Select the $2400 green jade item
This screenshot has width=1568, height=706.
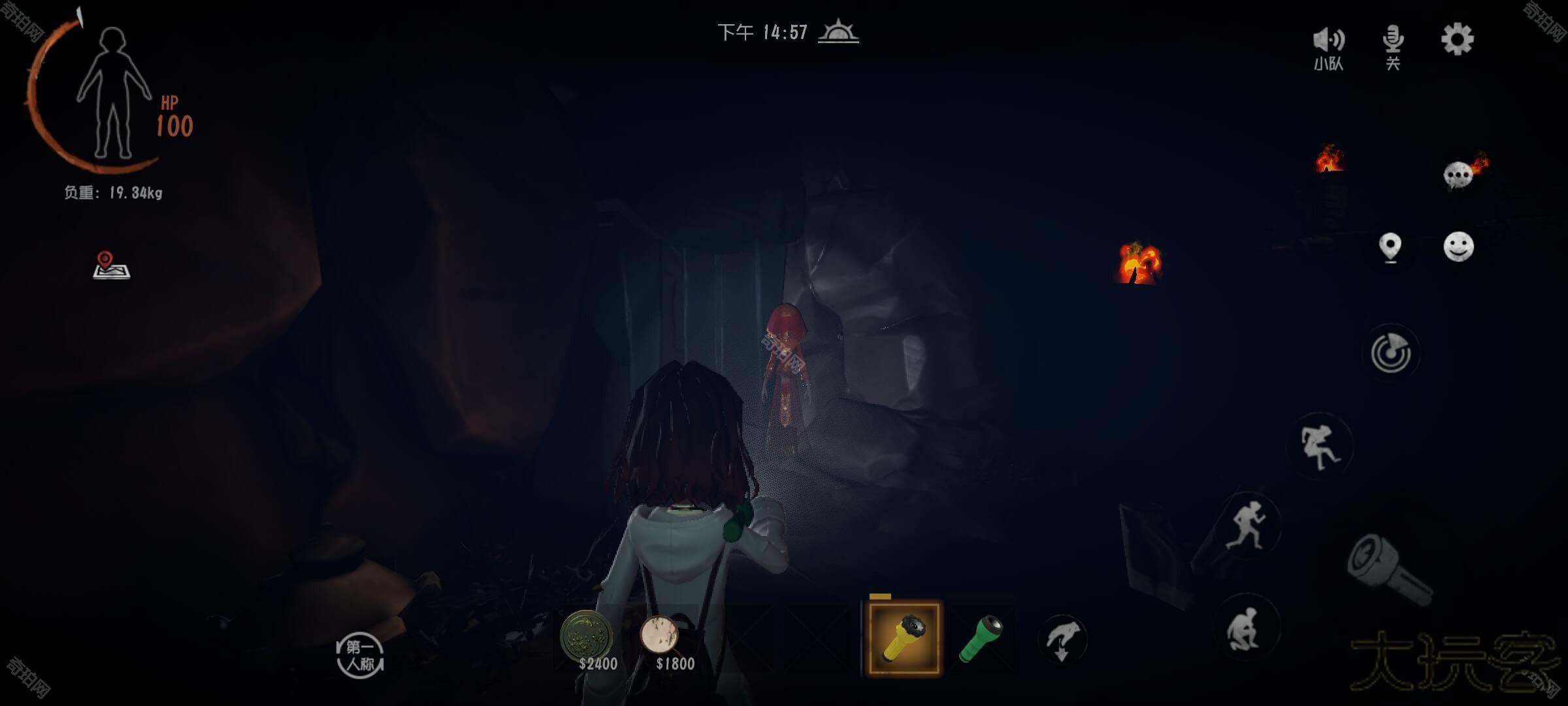click(587, 637)
